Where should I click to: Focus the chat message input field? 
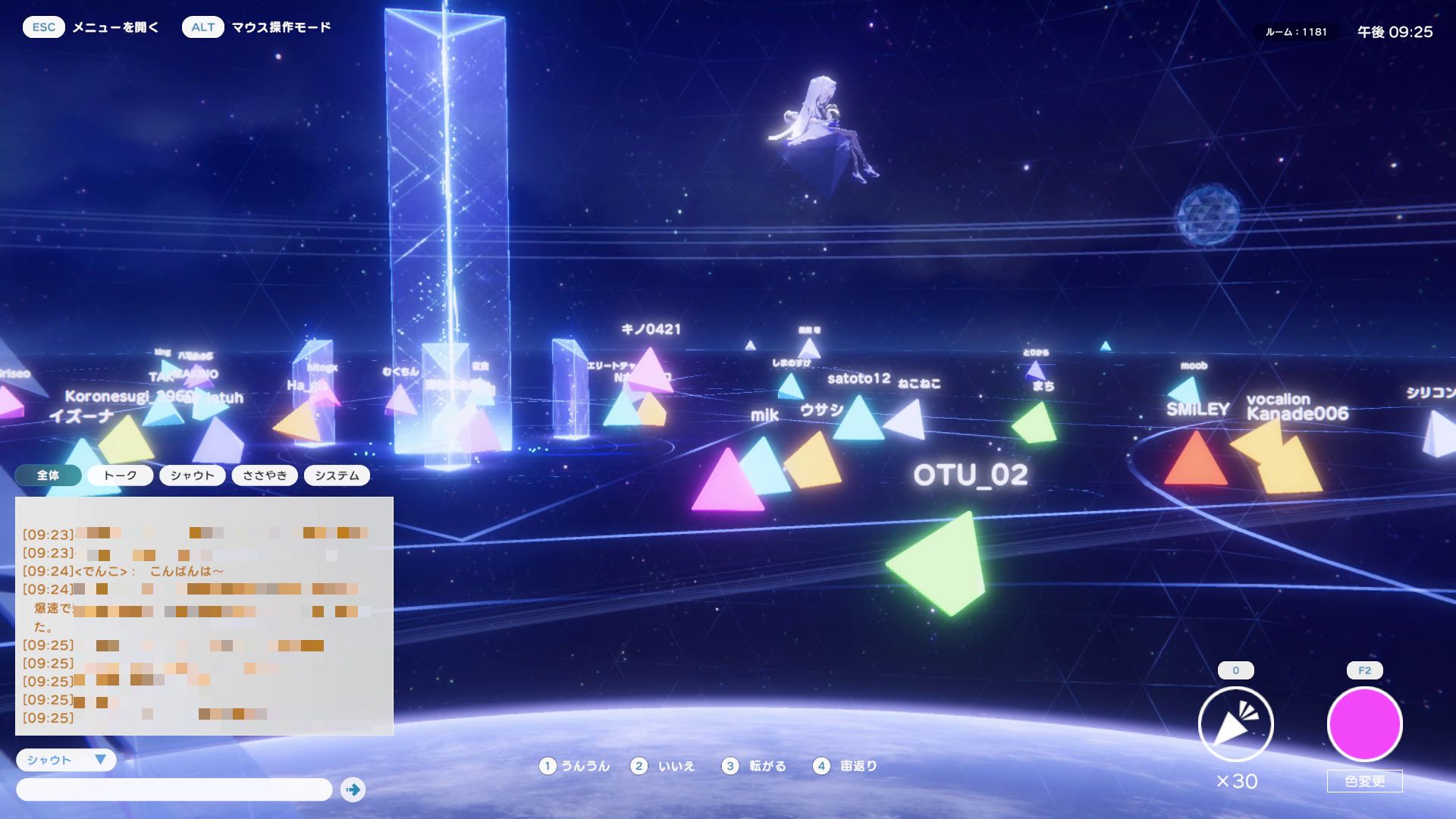174,790
